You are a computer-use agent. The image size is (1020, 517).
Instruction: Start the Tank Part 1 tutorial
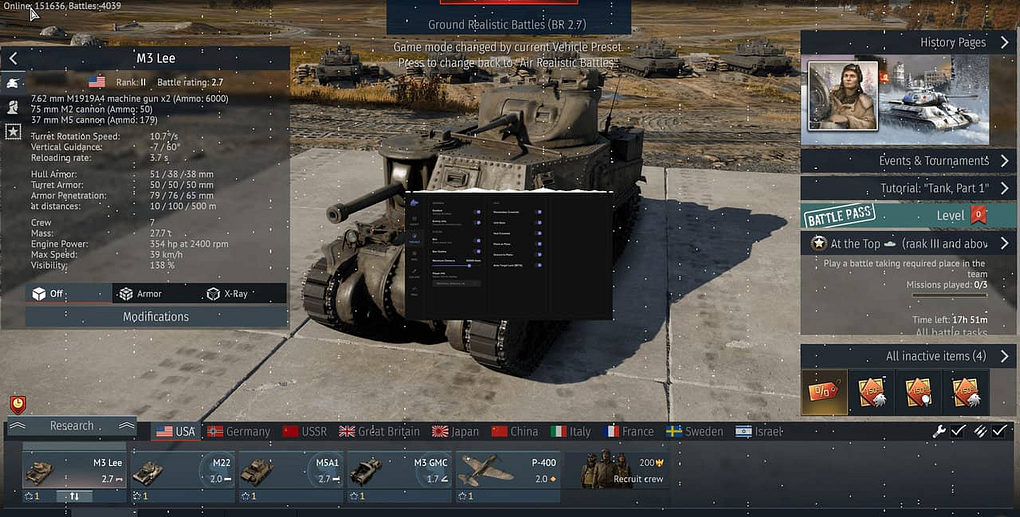908,188
